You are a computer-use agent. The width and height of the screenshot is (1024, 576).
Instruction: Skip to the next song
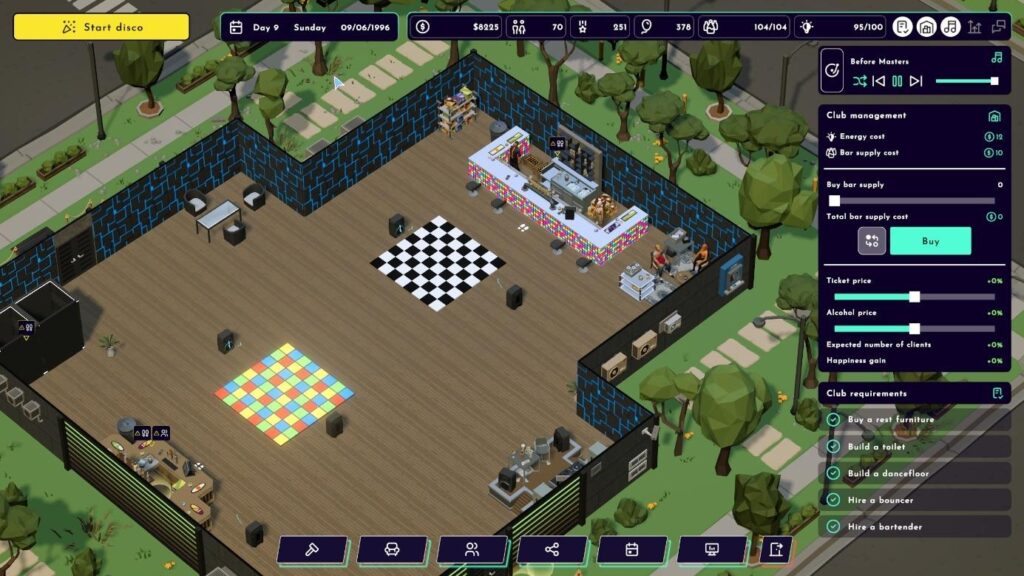[x=916, y=81]
